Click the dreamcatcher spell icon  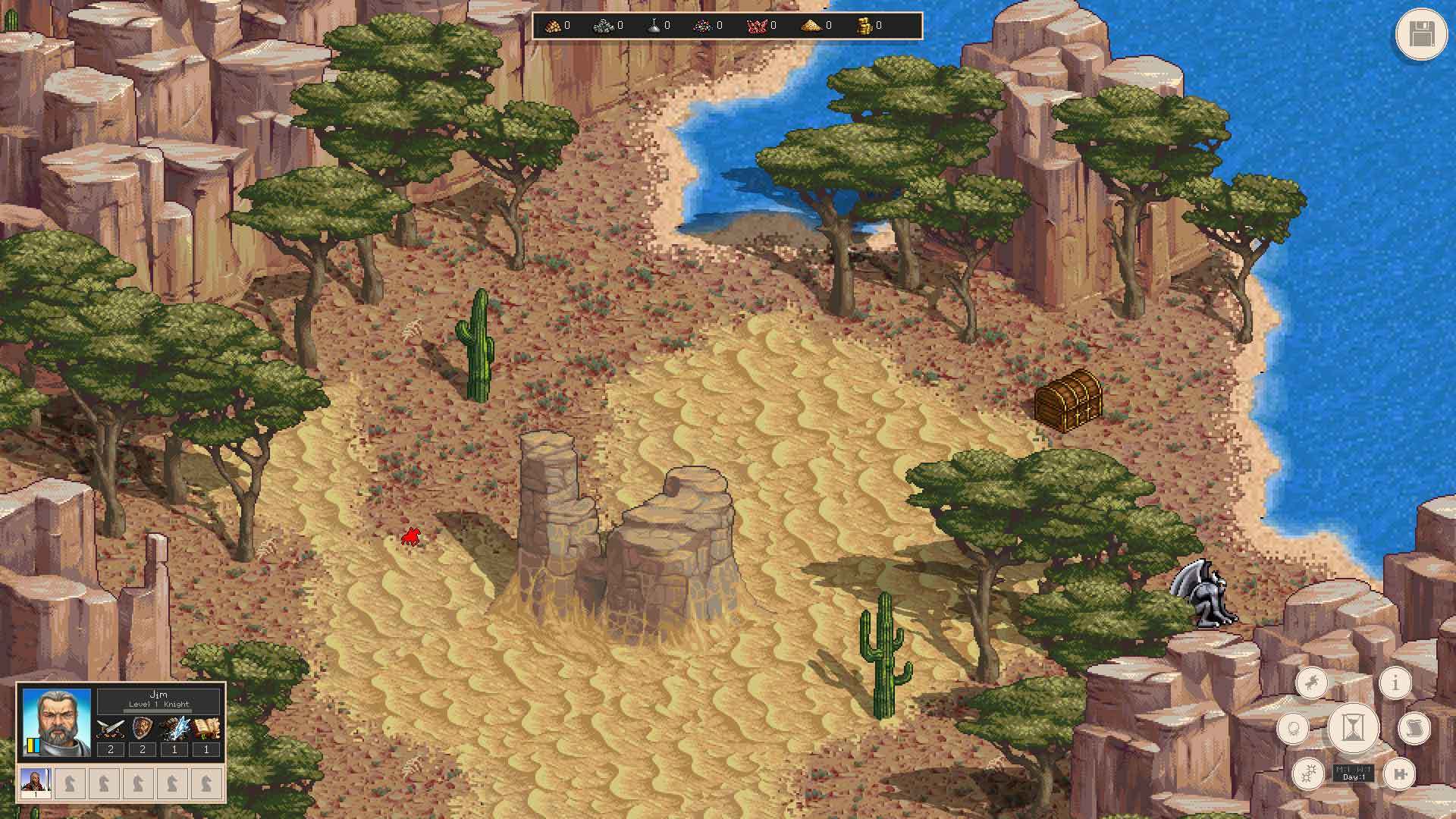coord(1294,728)
